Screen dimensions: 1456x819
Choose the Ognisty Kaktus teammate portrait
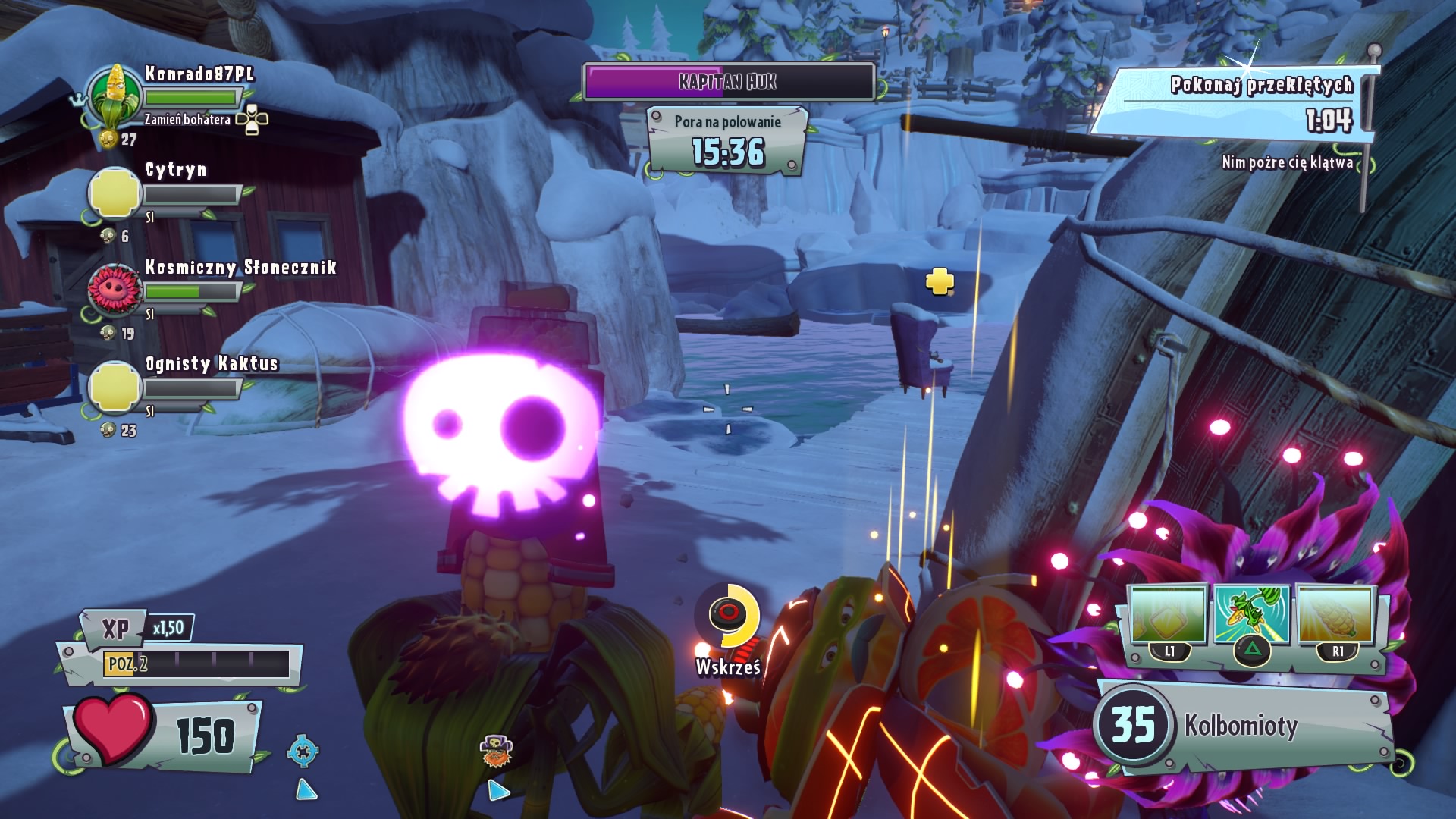pos(115,386)
